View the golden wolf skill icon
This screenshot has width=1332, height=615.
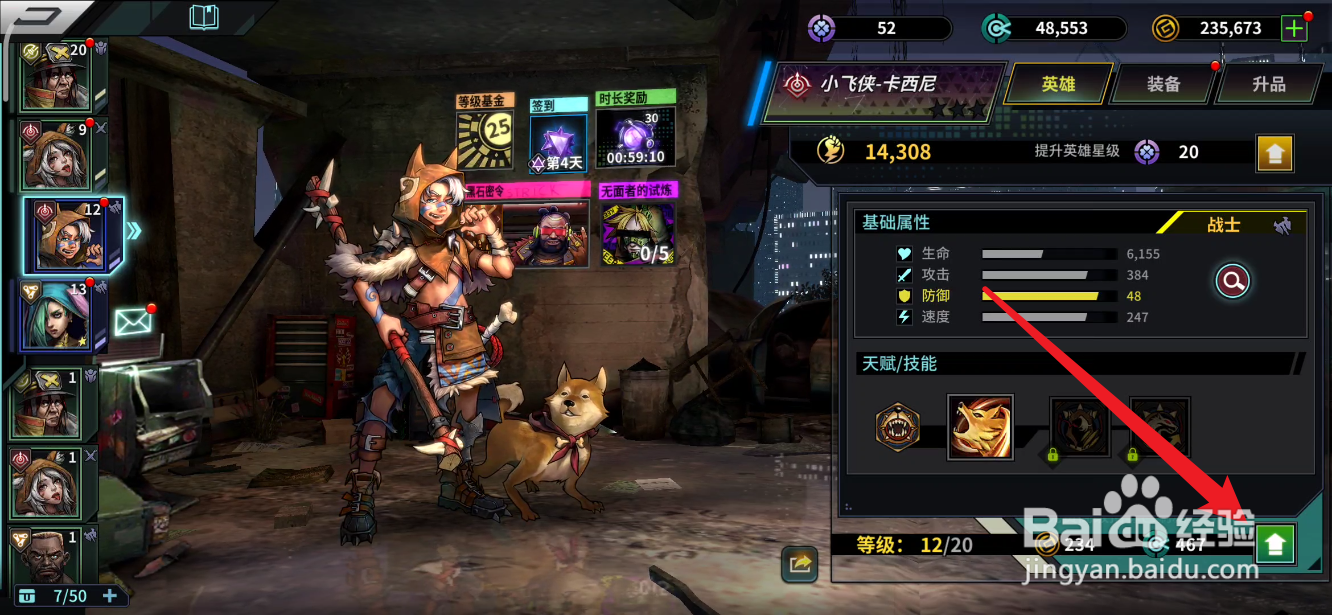click(980, 427)
